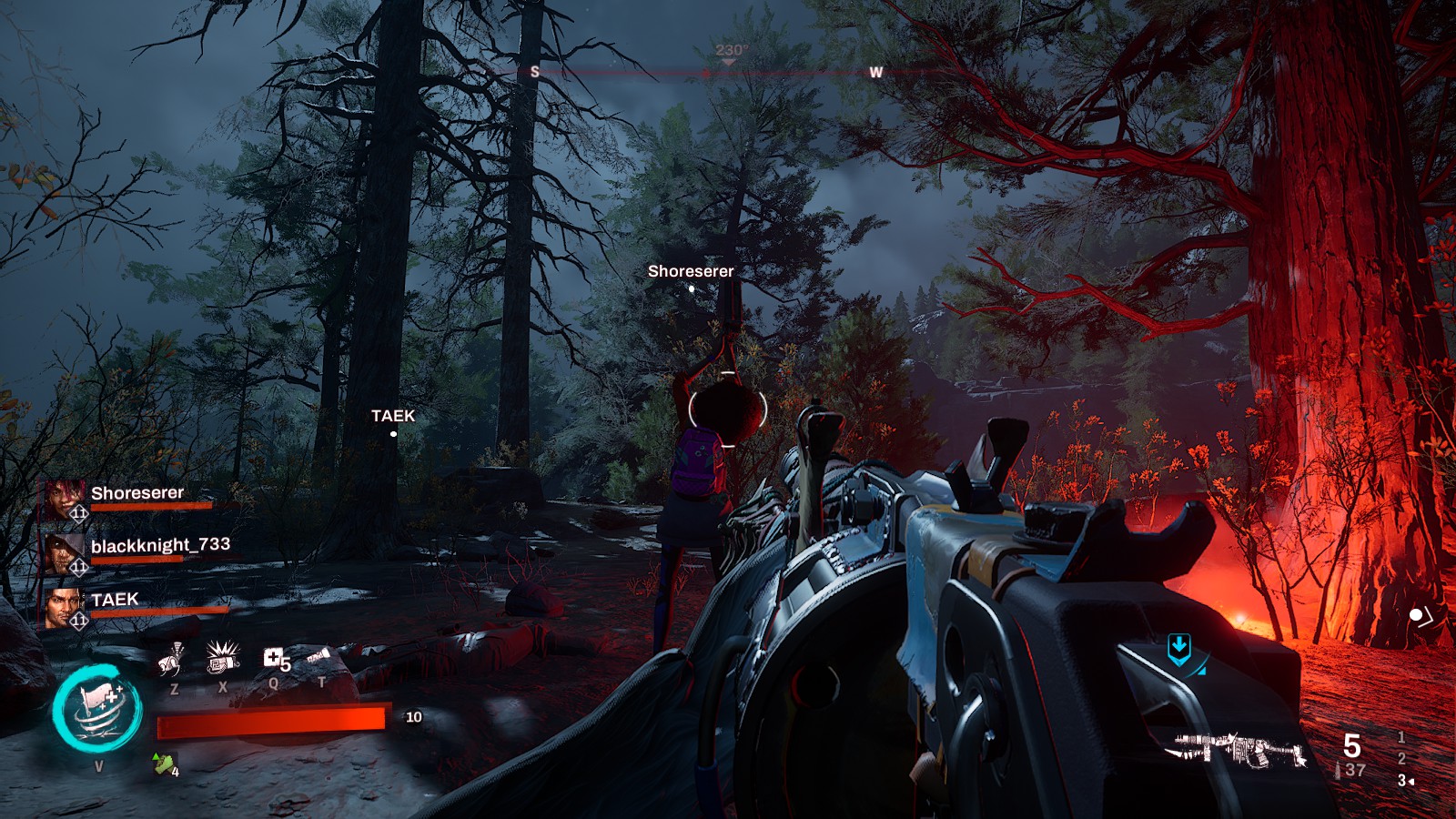Image resolution: width=1456 pixels, height=819 pixels.
Task: Switch to weapon slot 1
Action: (1401, 737)
